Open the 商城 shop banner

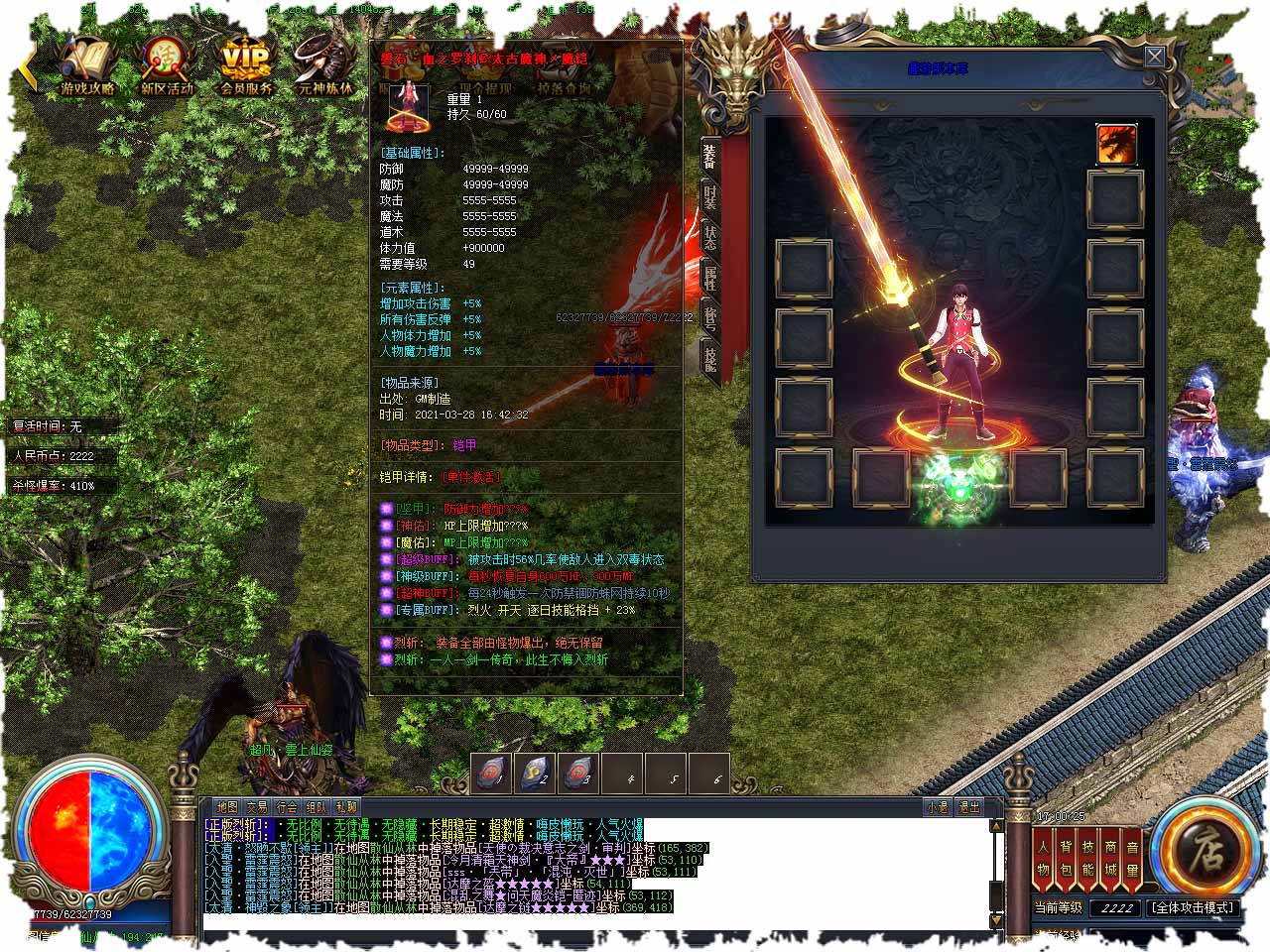(x=1110, y=858)
